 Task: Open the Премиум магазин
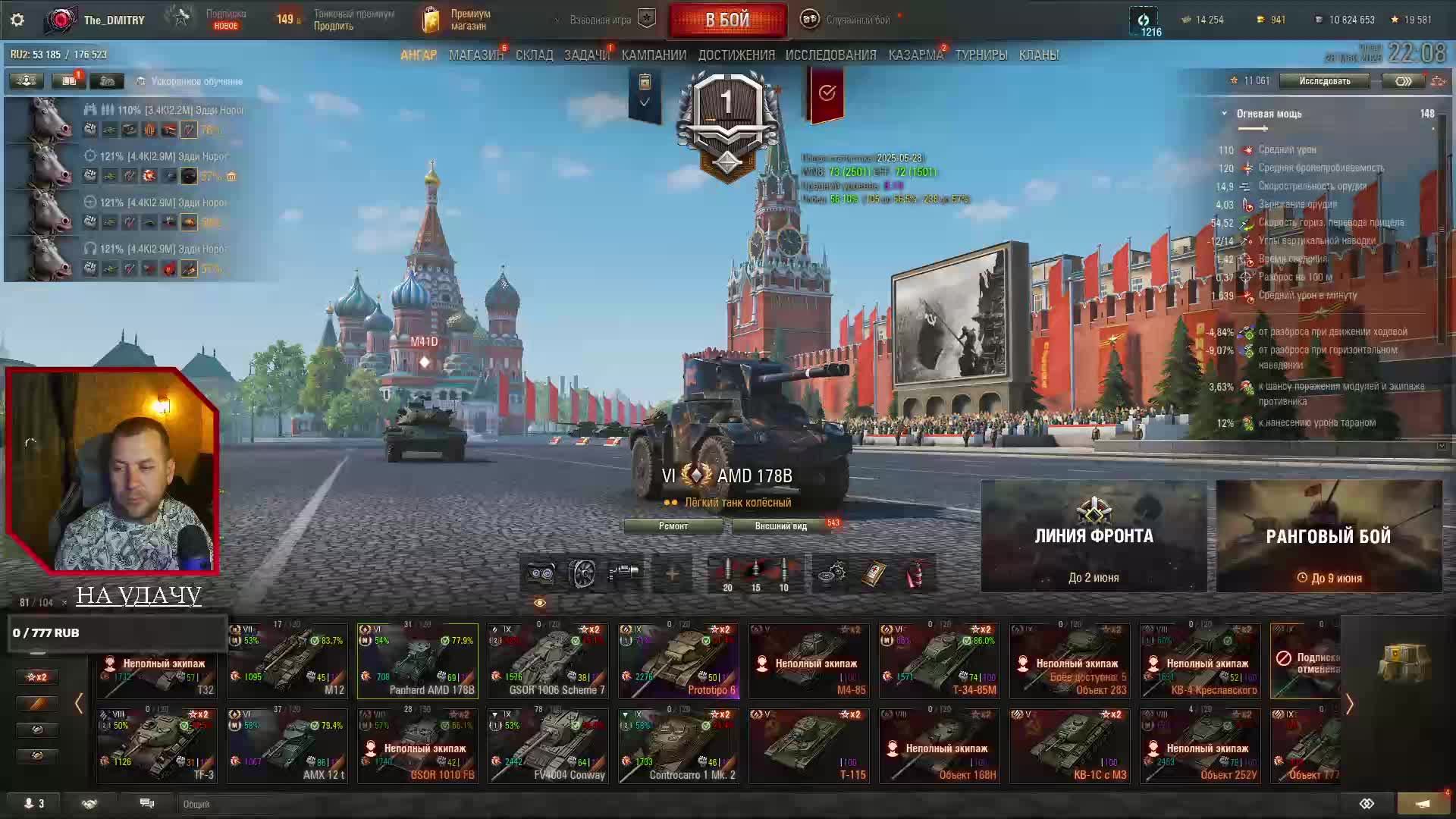coord(457,20)
